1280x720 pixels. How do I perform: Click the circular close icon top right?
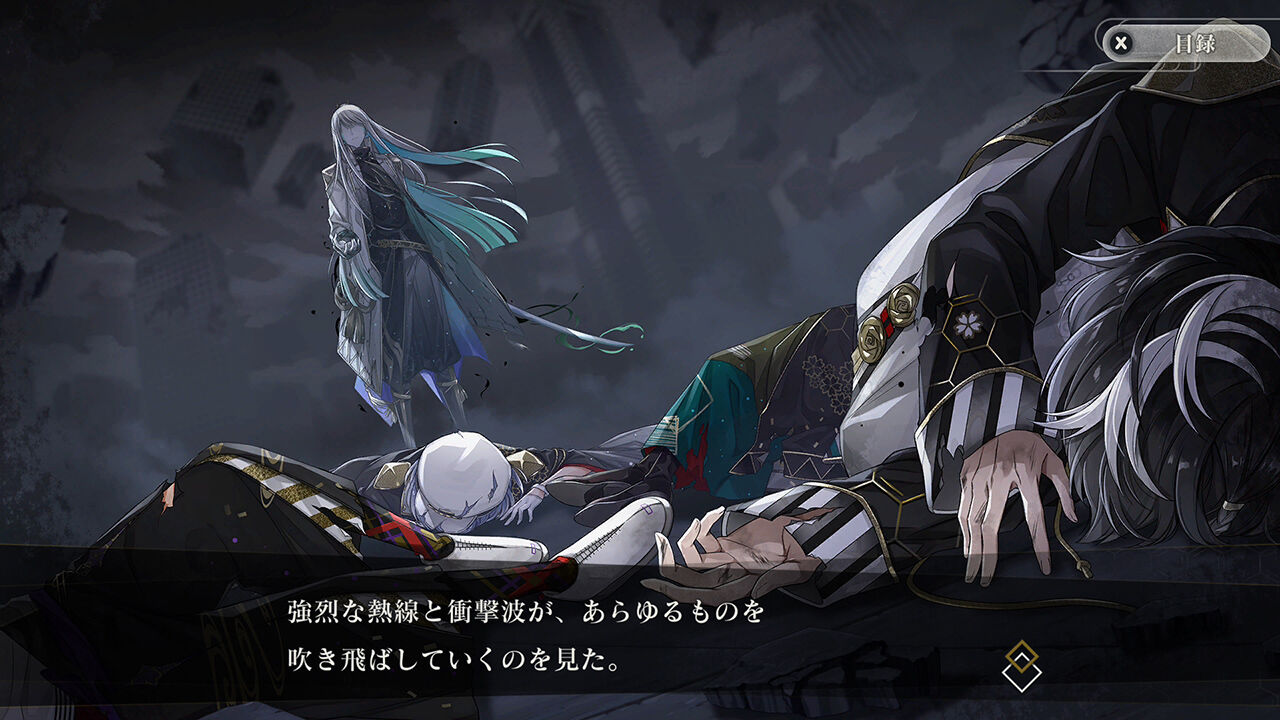tap(1123, 42)
